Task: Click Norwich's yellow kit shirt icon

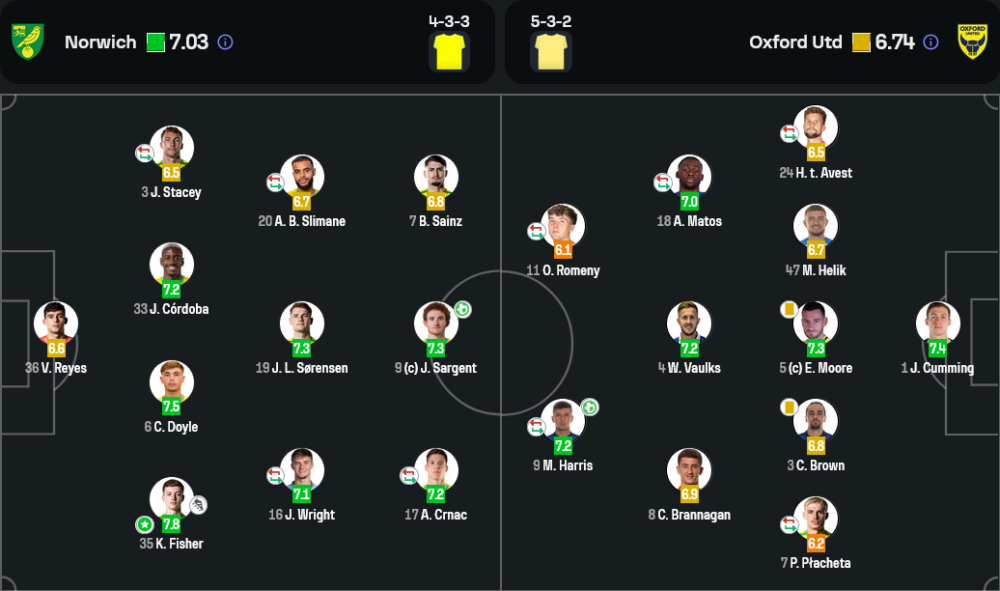Action: point(449,51)
